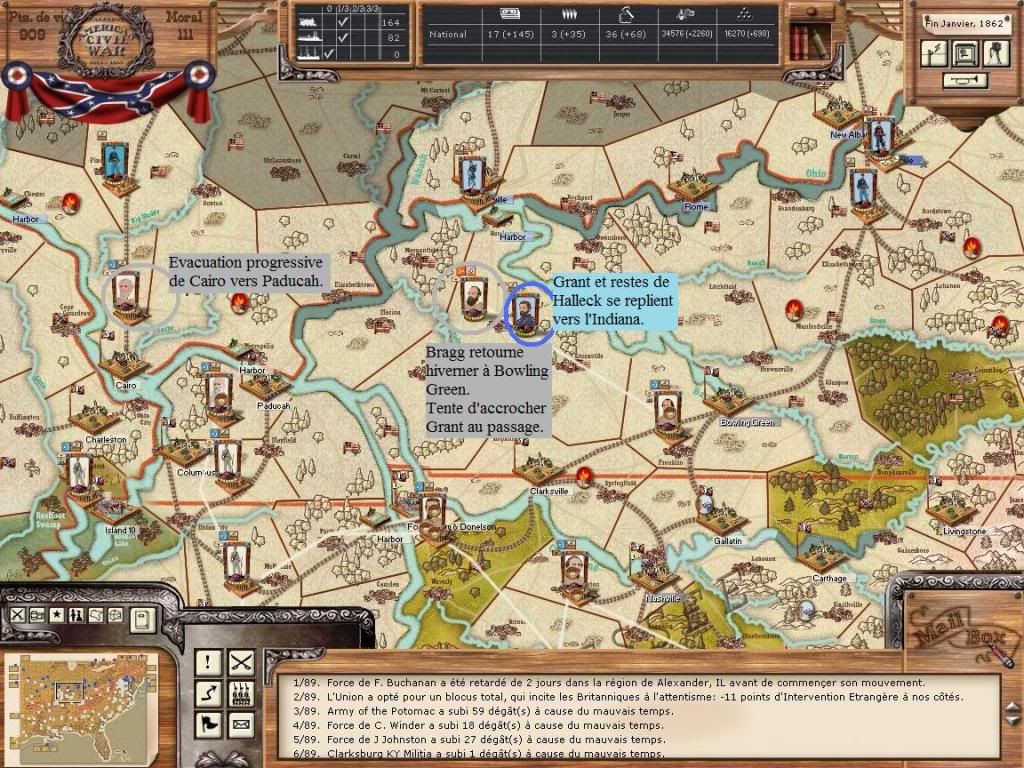This screenshot has height=768, width=1024.
Task: Select the envelope message filter
Action: click(241, 723)
